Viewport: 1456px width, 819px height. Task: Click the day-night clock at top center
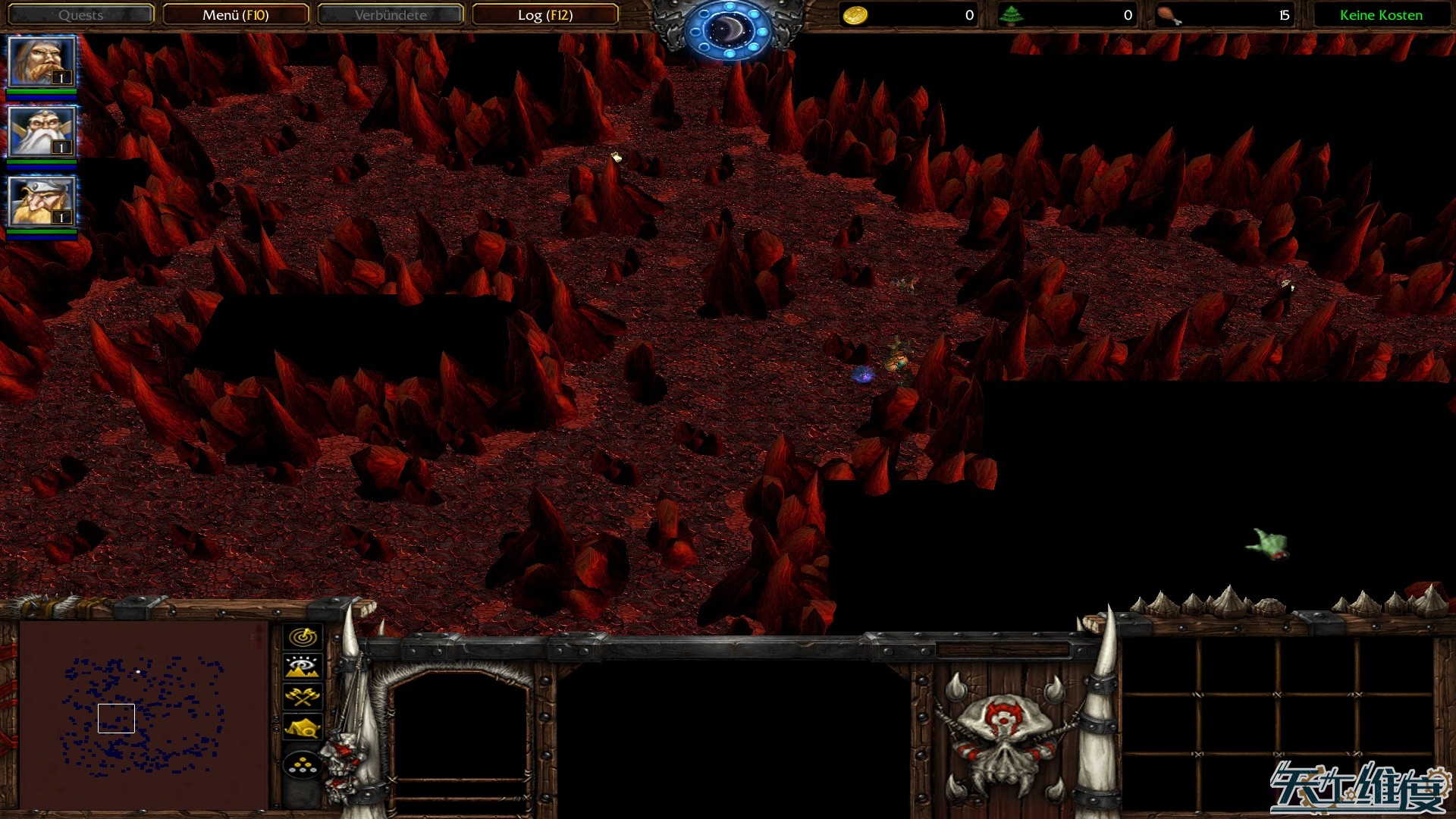tap(727, 29)
